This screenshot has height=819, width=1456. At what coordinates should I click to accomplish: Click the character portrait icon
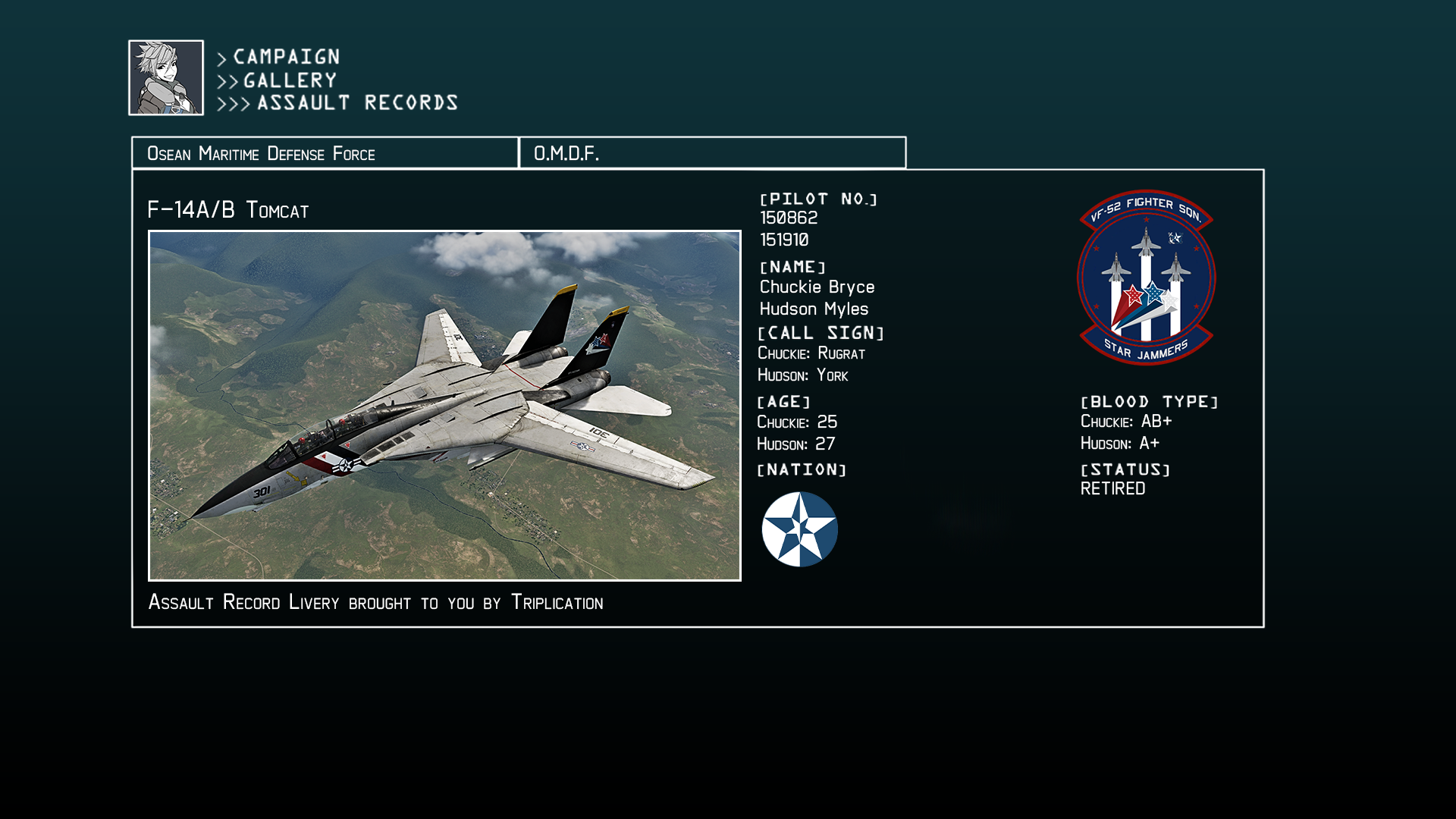tap(166, 78)
